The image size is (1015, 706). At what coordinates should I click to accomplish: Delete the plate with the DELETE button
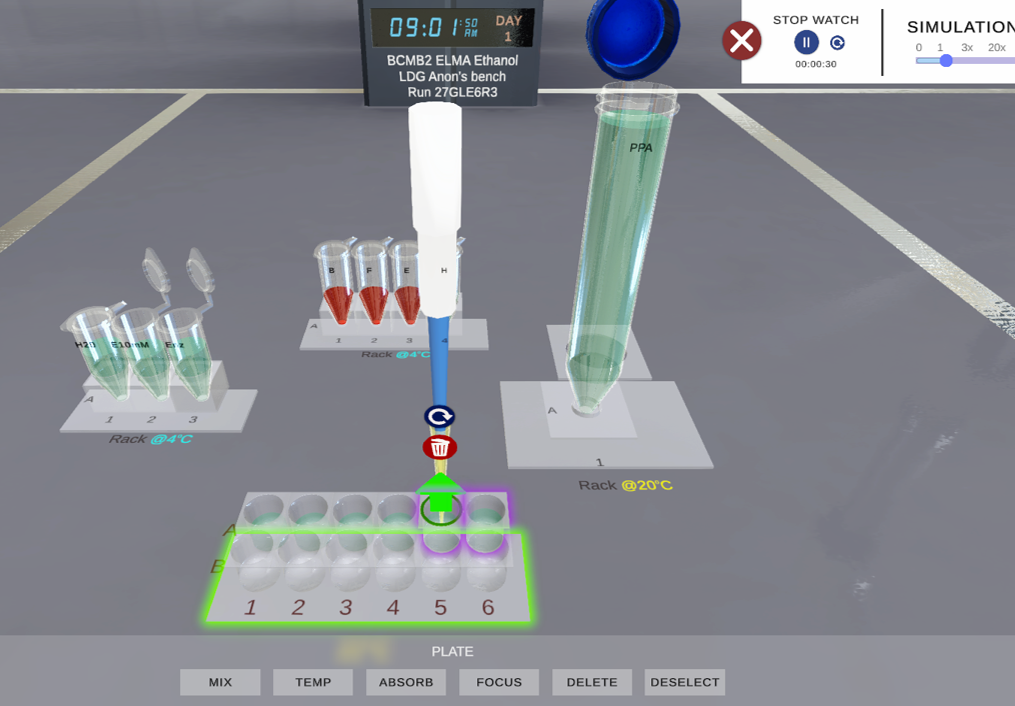592,682
